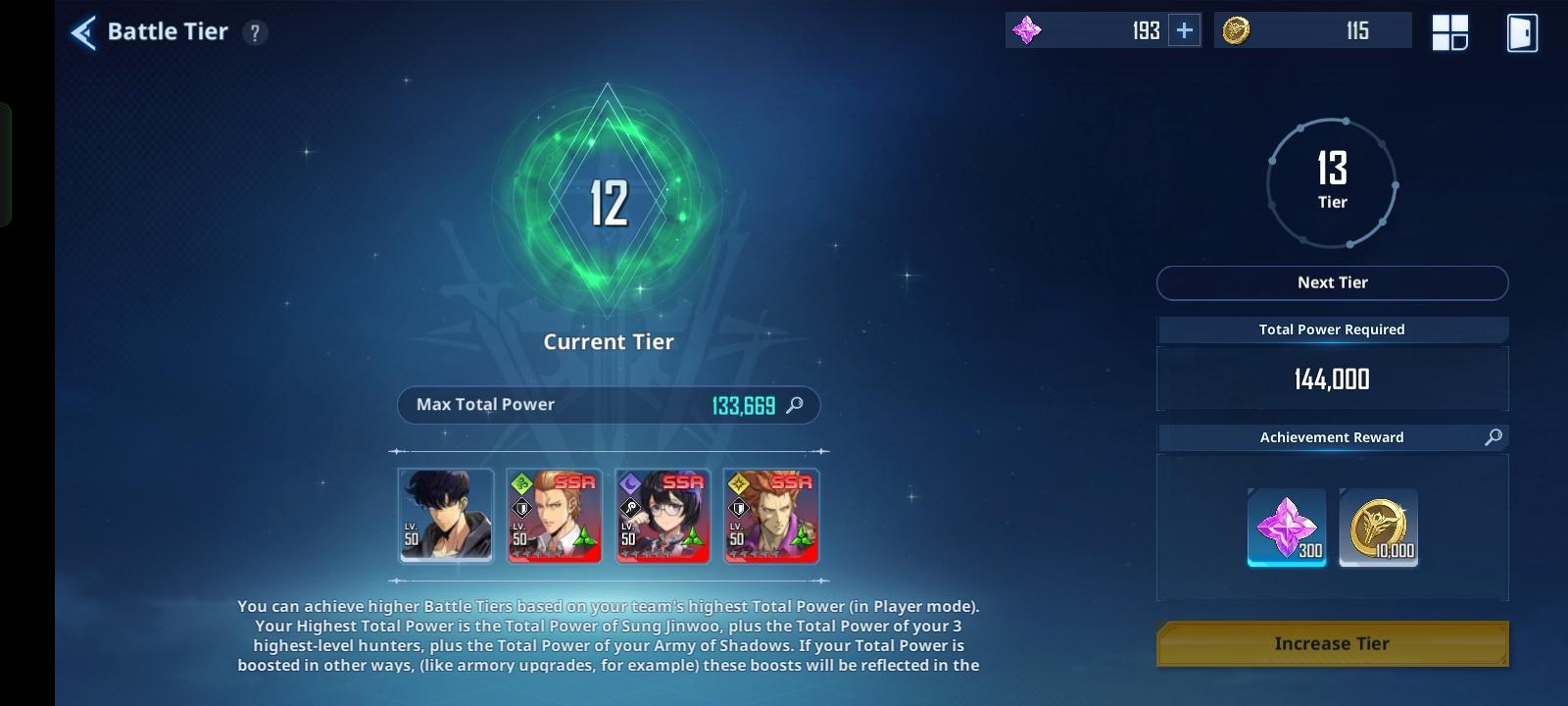Image resolution: width=1568 pixels, height=706 pixels.
Task: Click the 10,000 gold Achievement Reward icon
Action: [1379, 528]
